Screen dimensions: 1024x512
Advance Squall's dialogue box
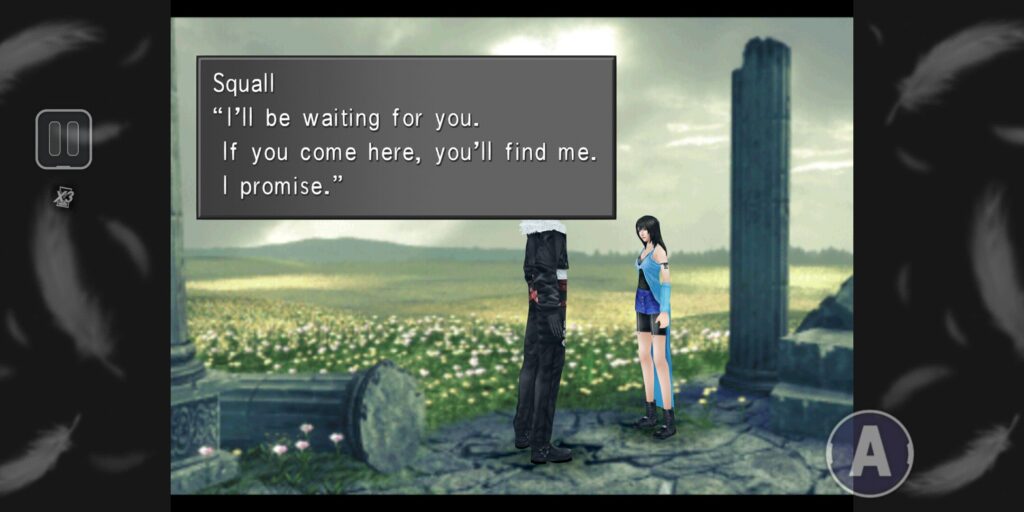click(x=406, y=137)
